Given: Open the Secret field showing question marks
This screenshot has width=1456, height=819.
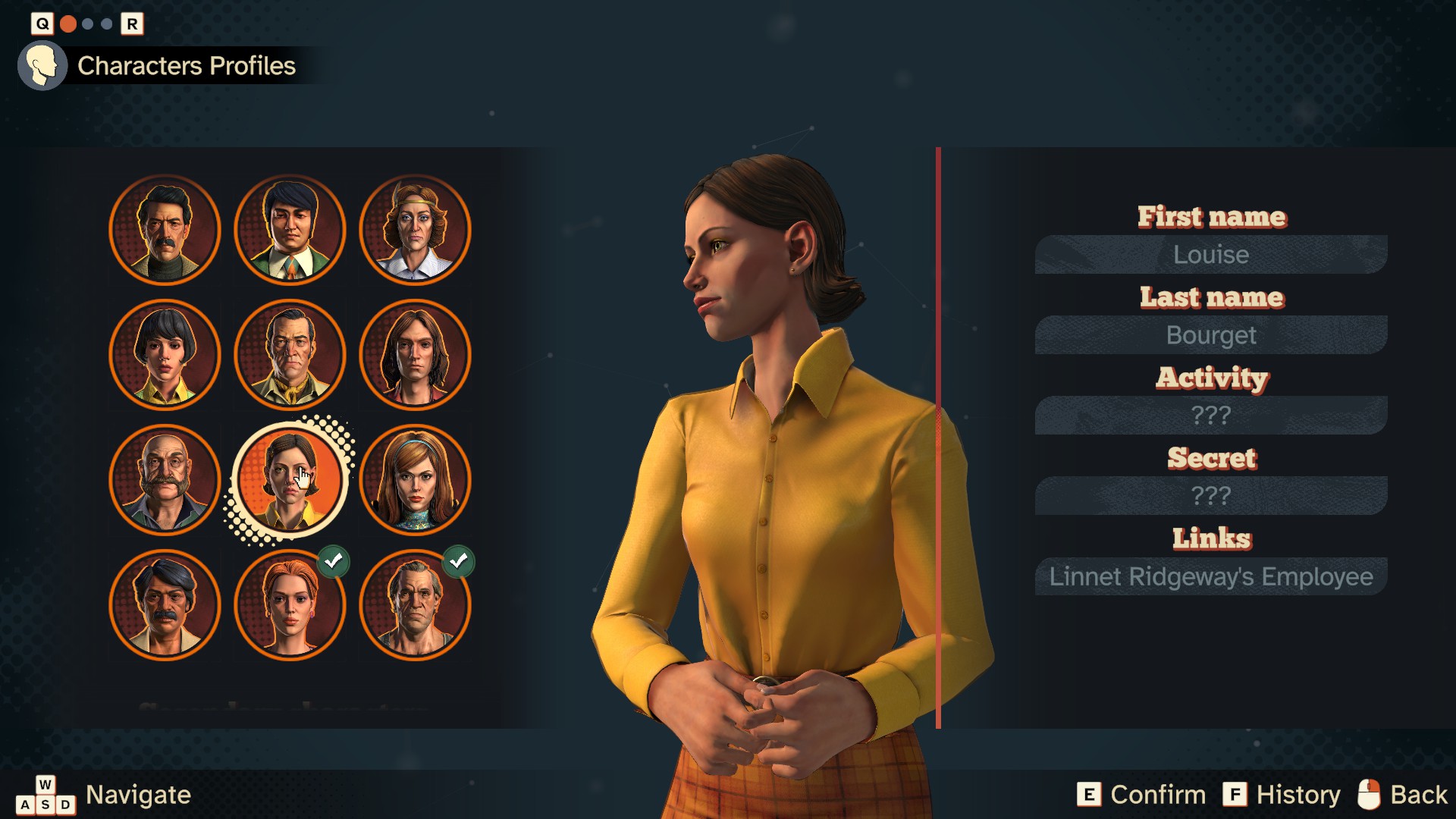Looking at the screenshot, I should [x=1211, y=495].
